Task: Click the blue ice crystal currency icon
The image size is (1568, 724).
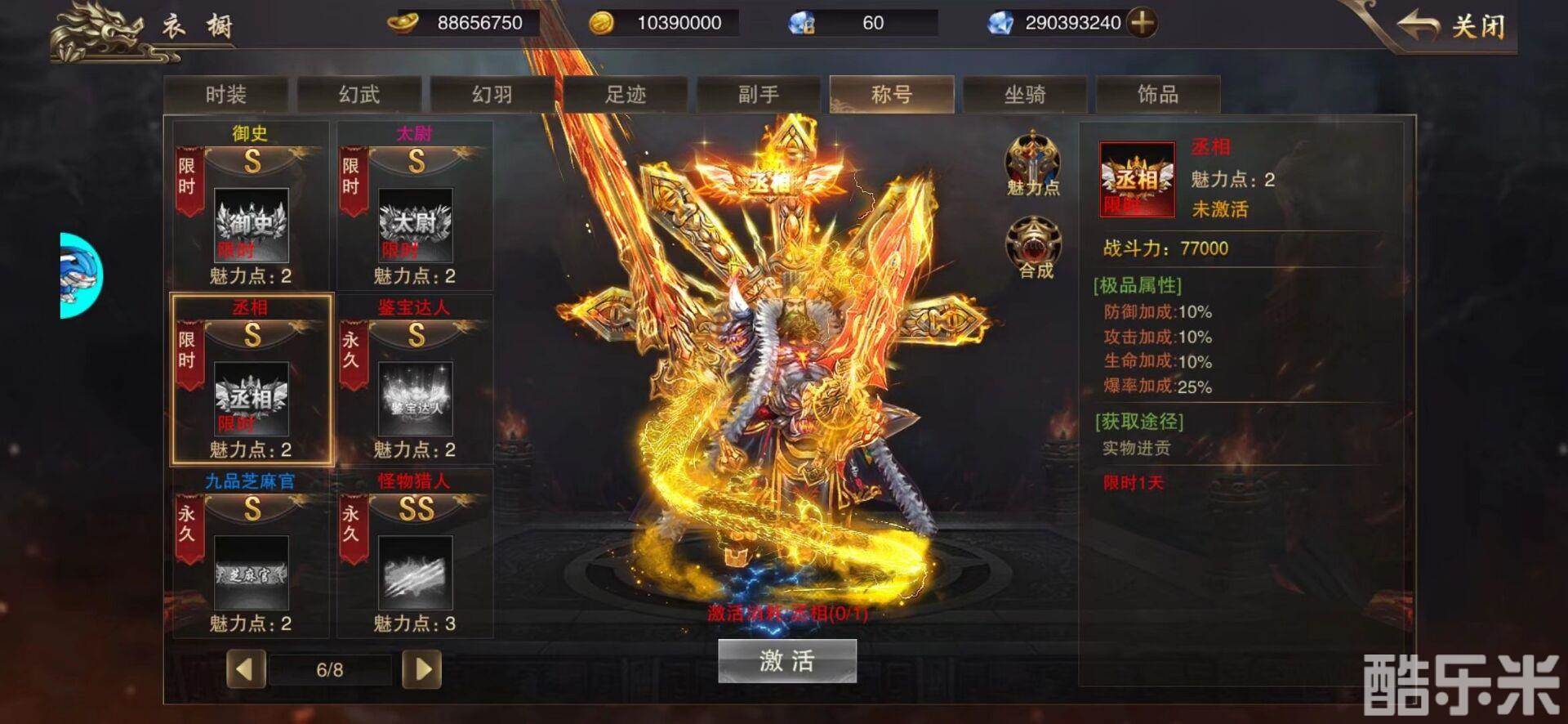Action: pos(800,23)
